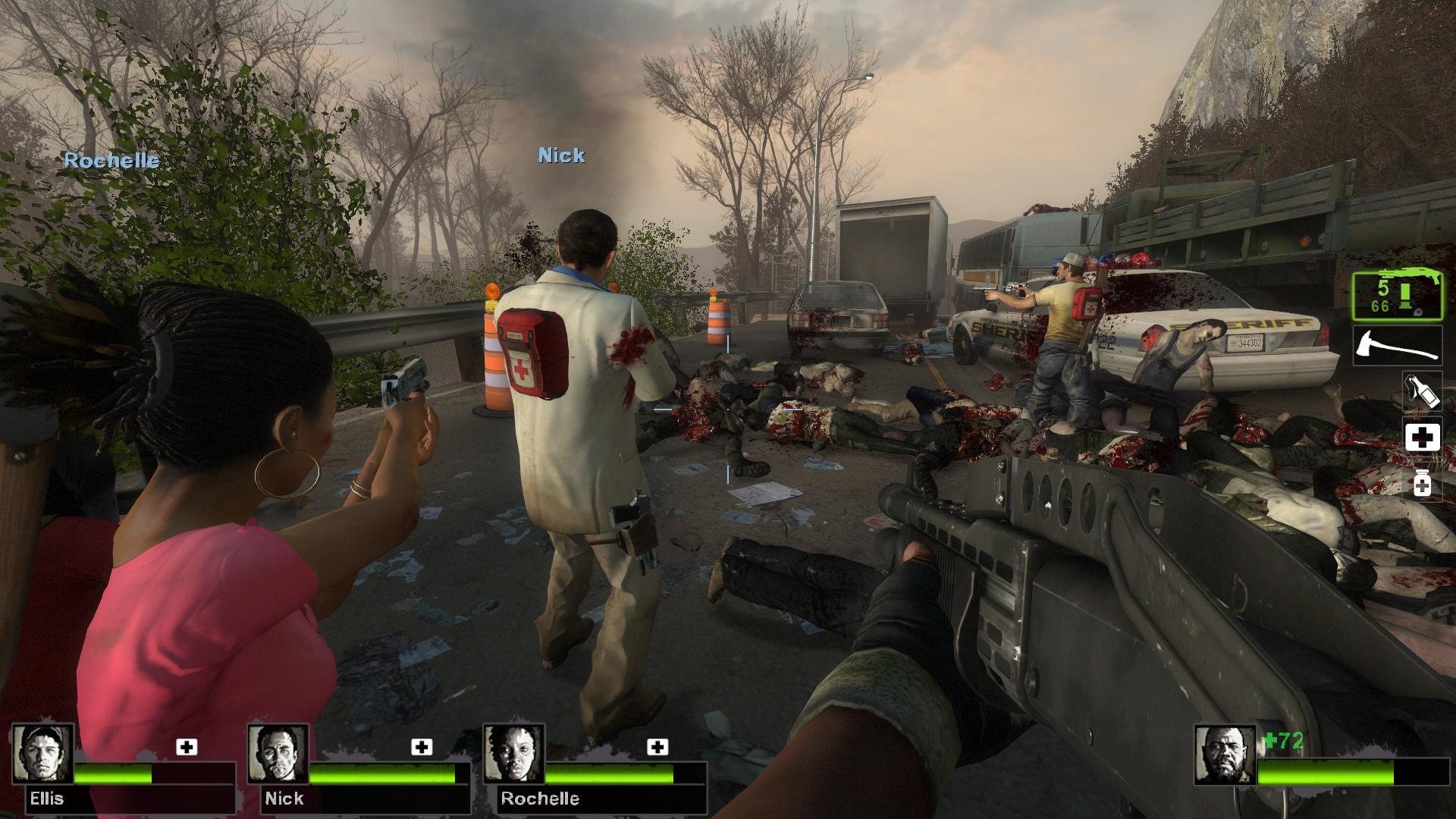Image resolution: width=1456 pixels, height=819 pixels.
Task: Click the ammo reserve count reading 66
Action: click(1382, 306)
